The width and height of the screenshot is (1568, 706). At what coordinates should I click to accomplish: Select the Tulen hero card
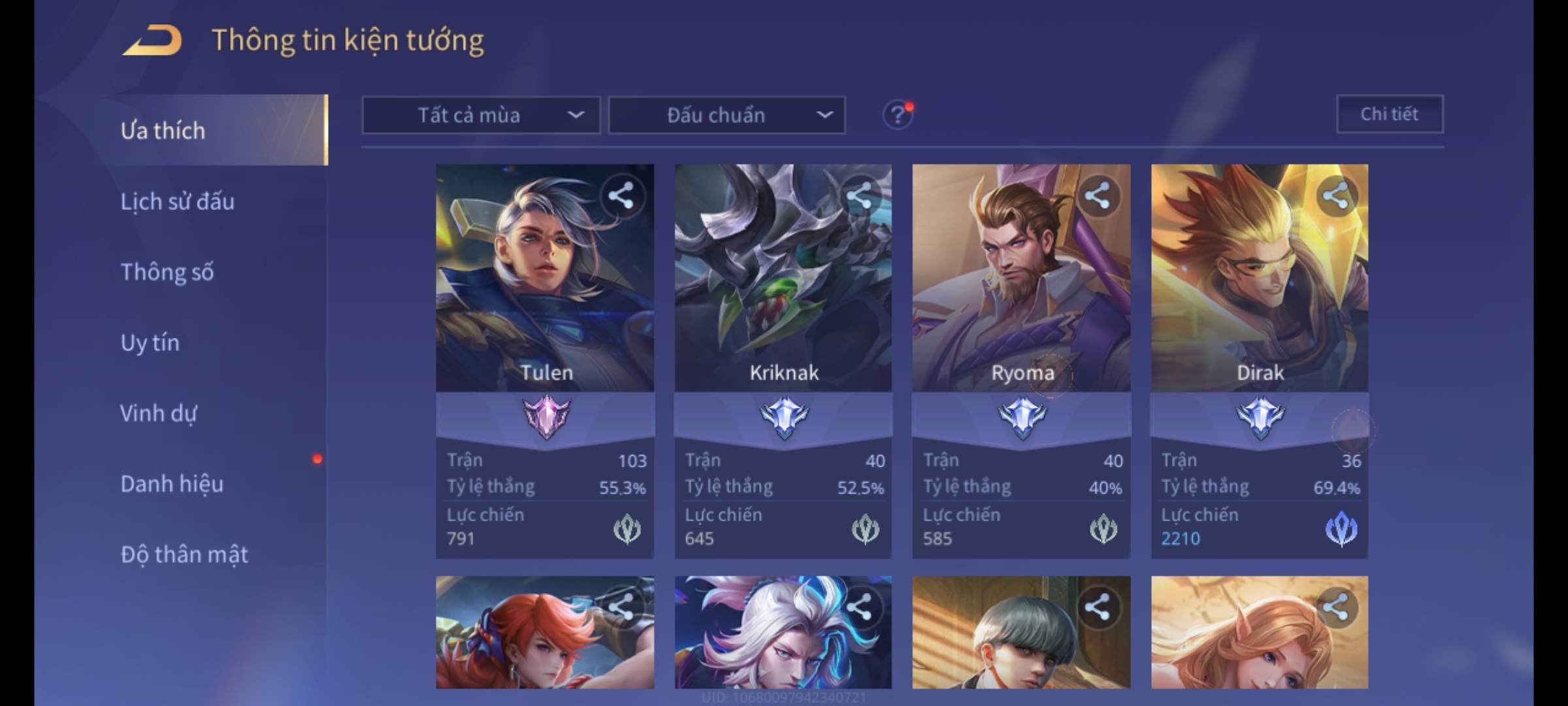point(545,294)
